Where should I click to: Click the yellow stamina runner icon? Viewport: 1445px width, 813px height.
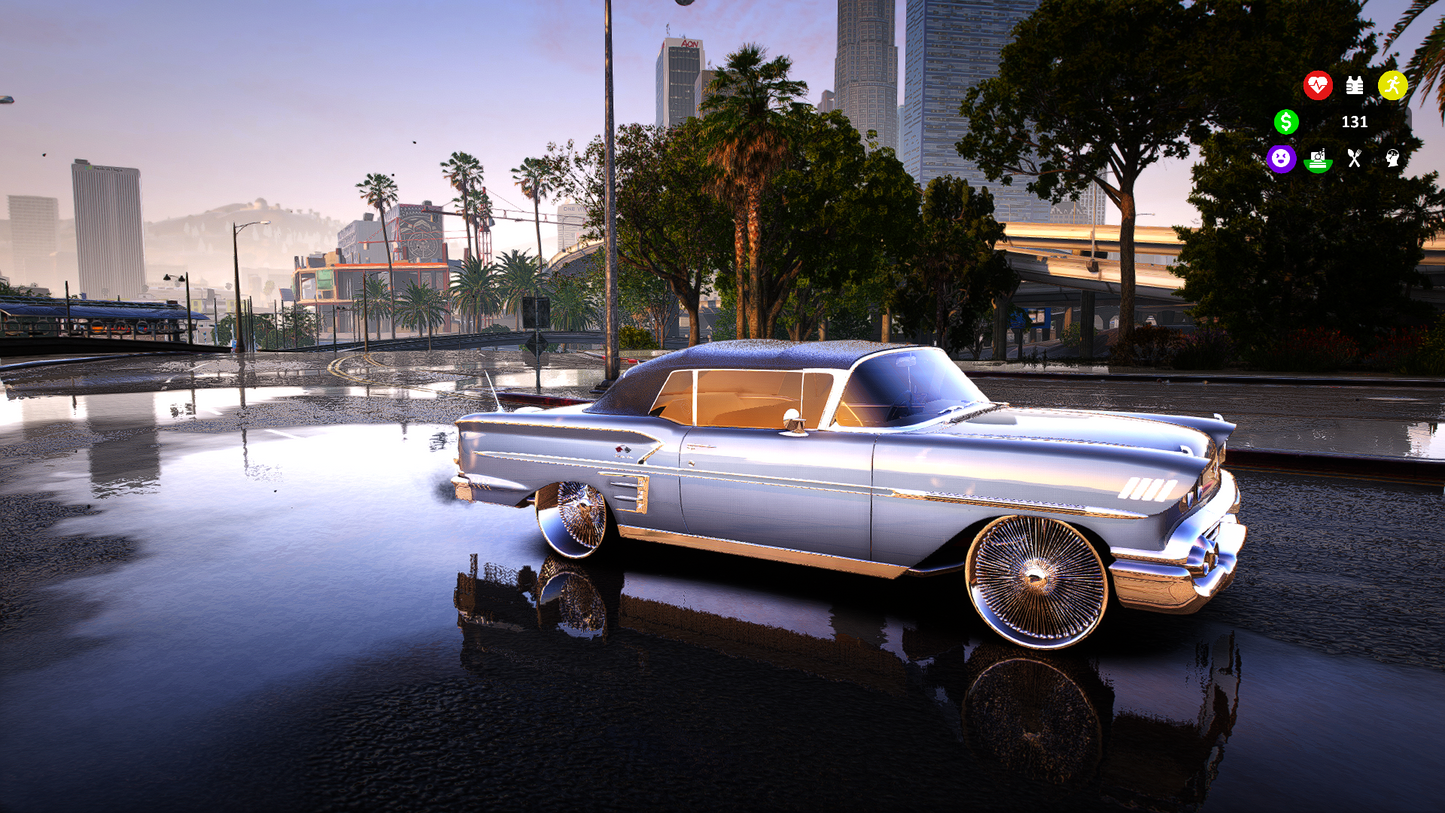point(1393,86)
